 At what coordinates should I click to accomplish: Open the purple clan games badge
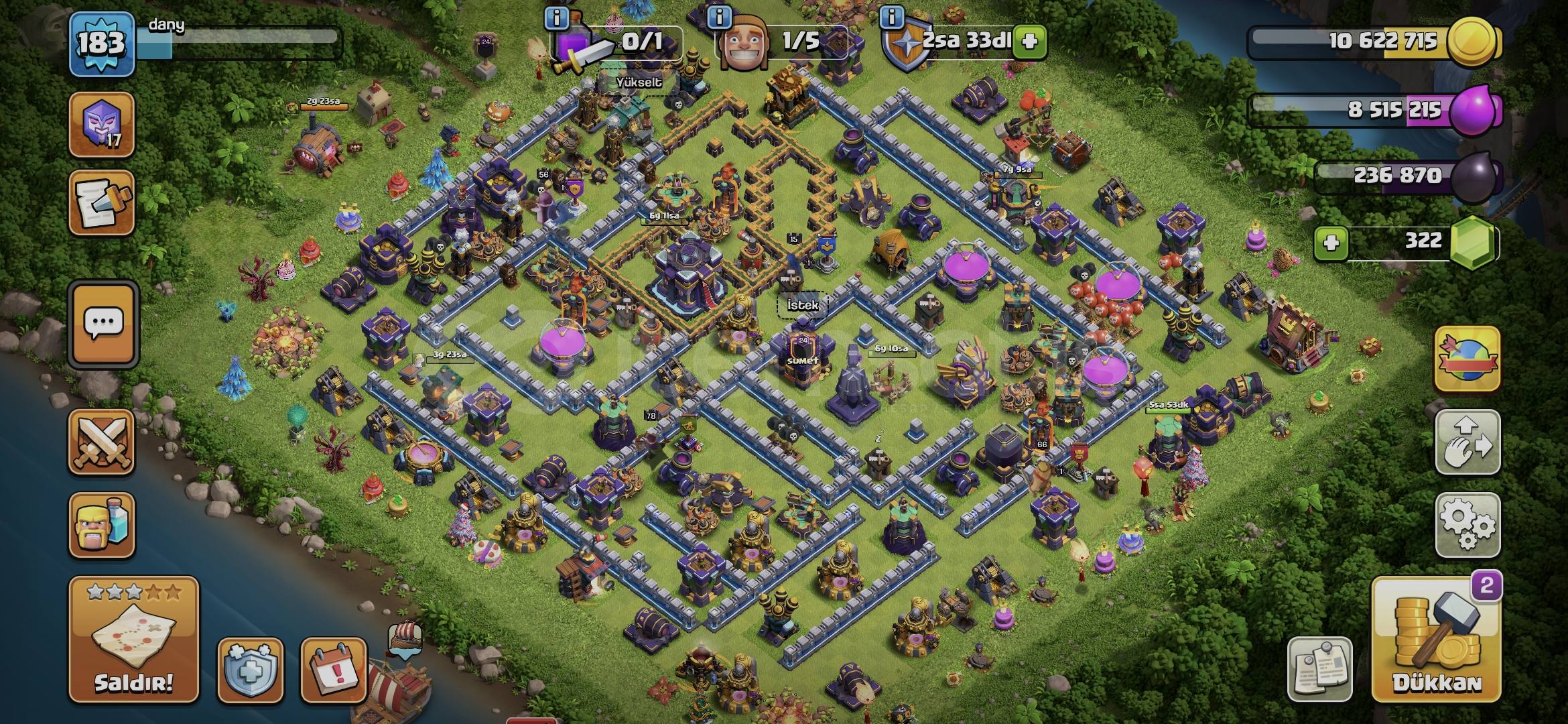[x=102, y=125]
